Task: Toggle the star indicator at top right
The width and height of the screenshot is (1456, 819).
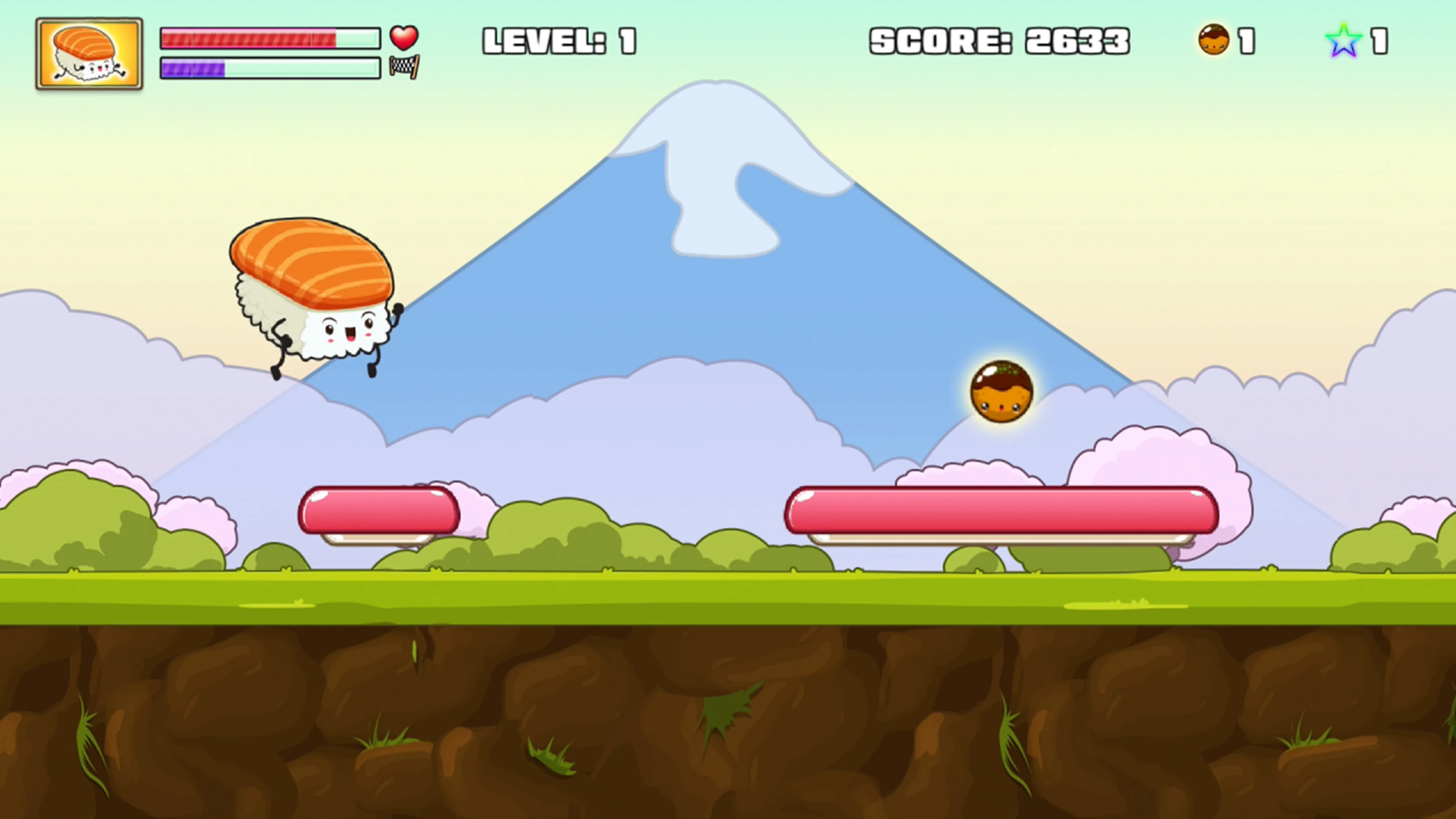Action: coord(1343,39)
